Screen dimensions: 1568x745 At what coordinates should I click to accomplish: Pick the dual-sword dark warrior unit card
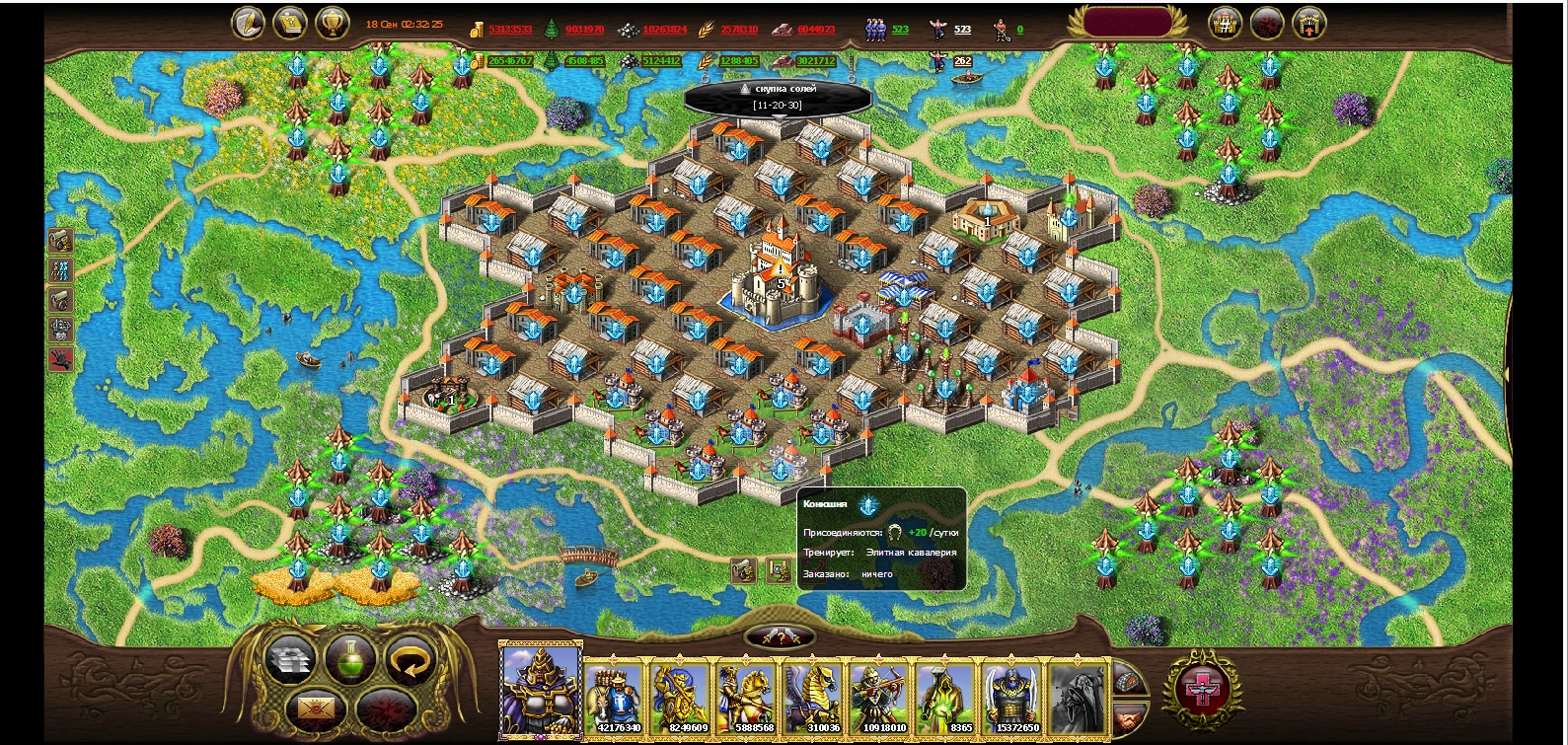[x=1010, y=697]
